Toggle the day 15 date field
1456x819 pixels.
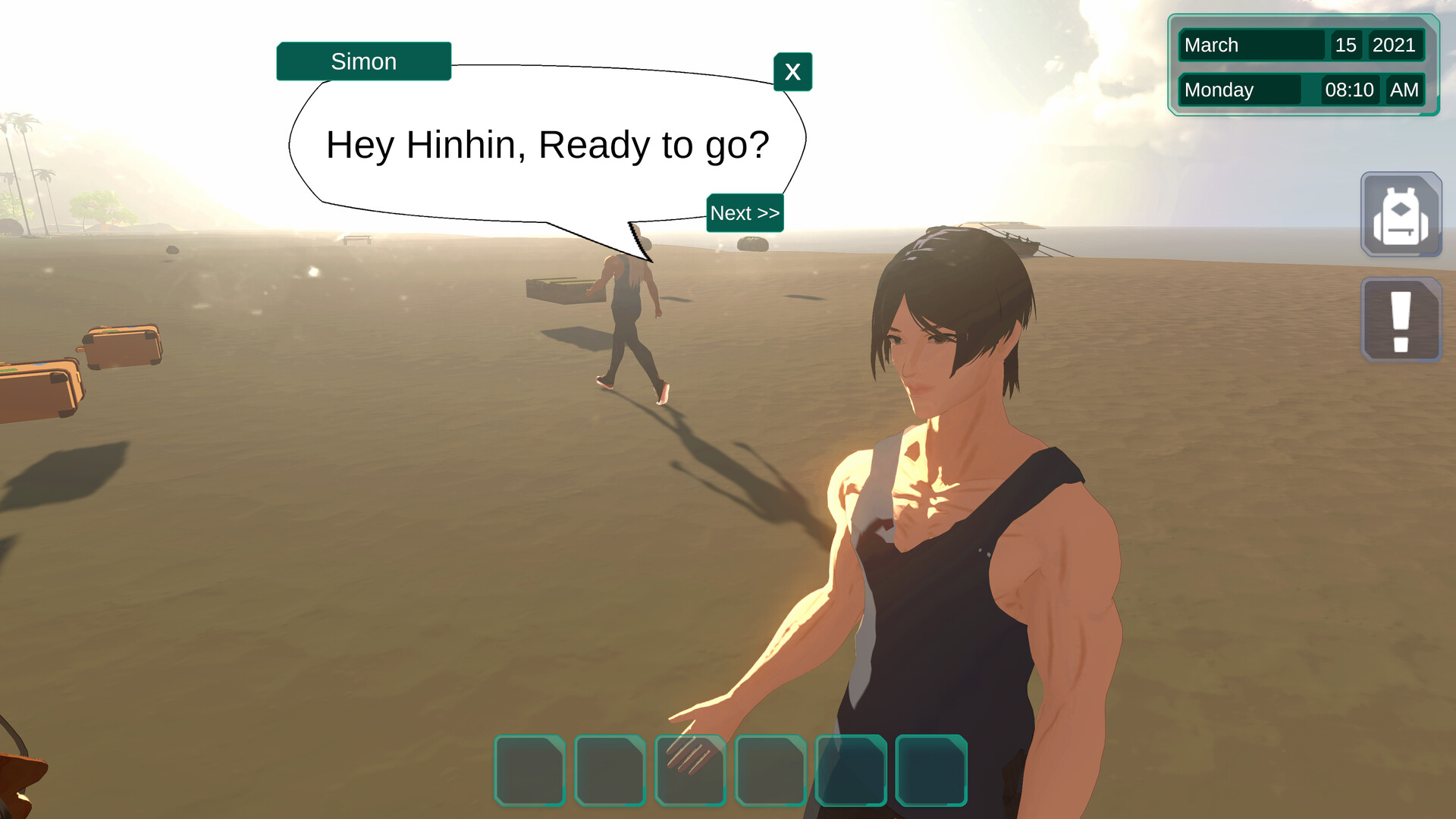point(1346,45)
